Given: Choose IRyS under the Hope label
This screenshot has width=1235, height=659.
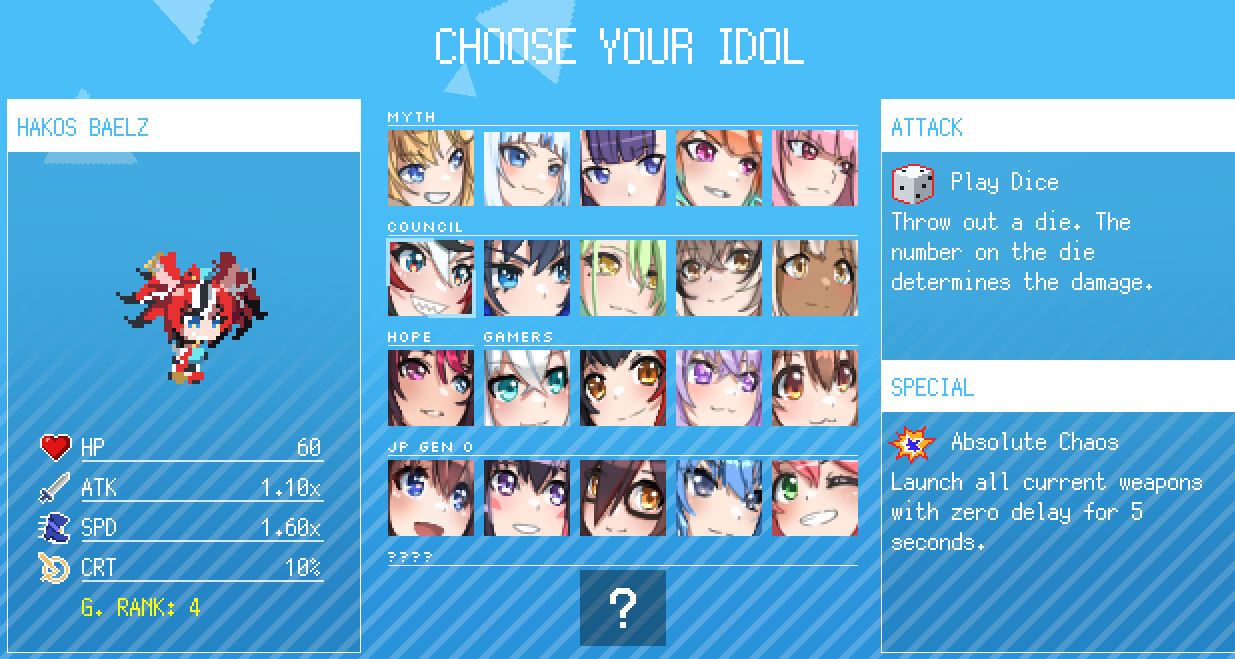Looking at the screenshot, I should tap(431, 388).
